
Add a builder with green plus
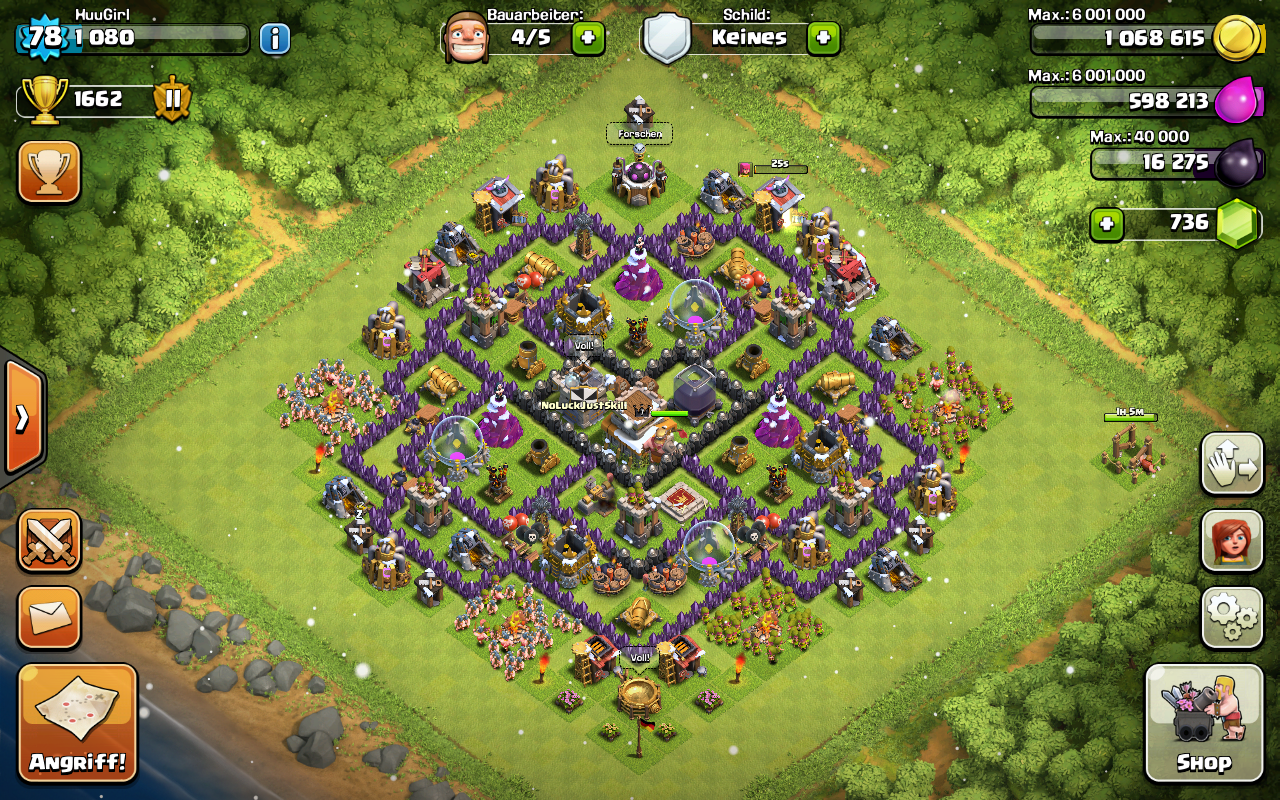[x=588, y=39]
